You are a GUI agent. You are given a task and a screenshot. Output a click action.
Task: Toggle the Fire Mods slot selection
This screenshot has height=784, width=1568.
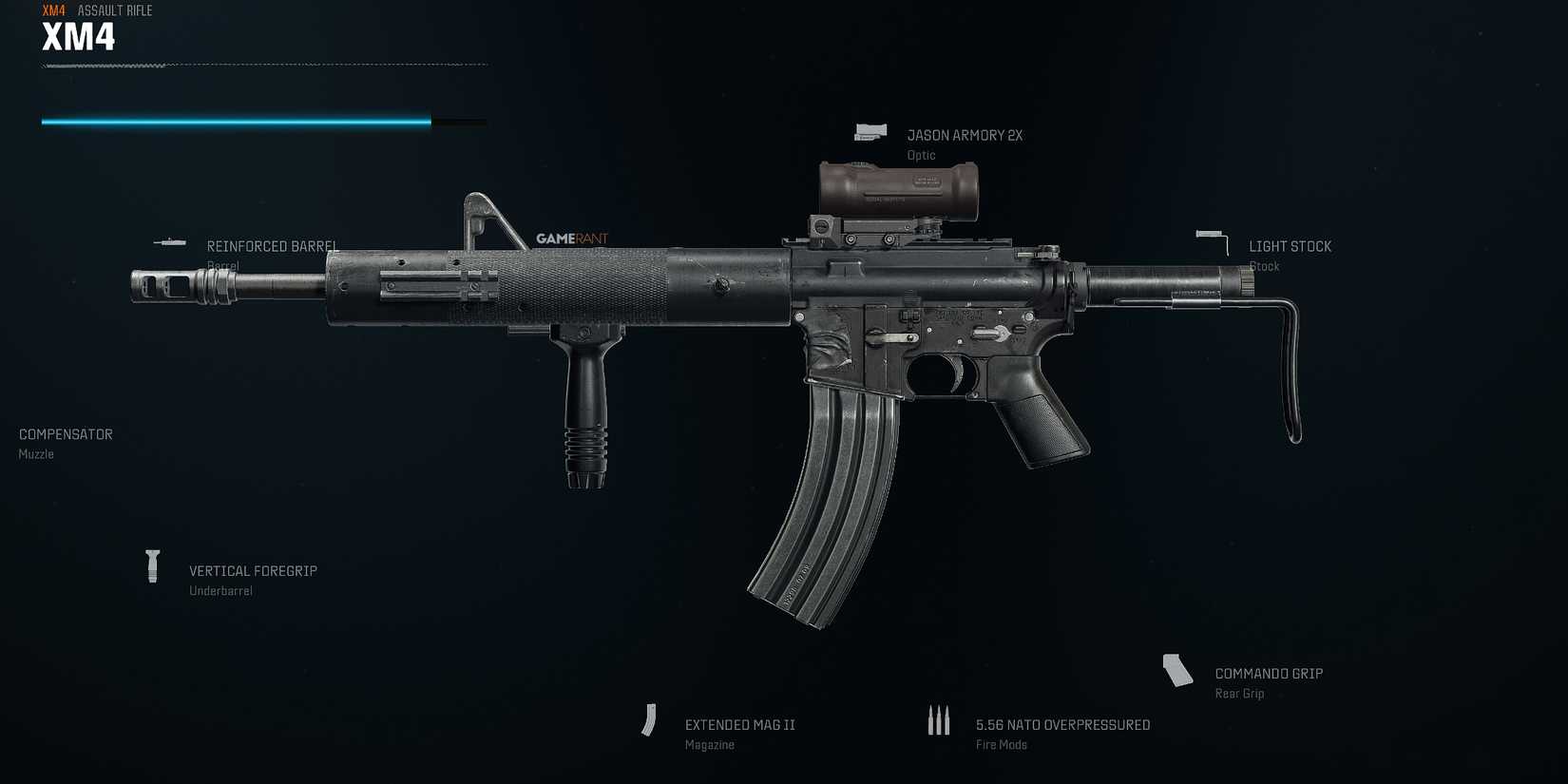1000,744
